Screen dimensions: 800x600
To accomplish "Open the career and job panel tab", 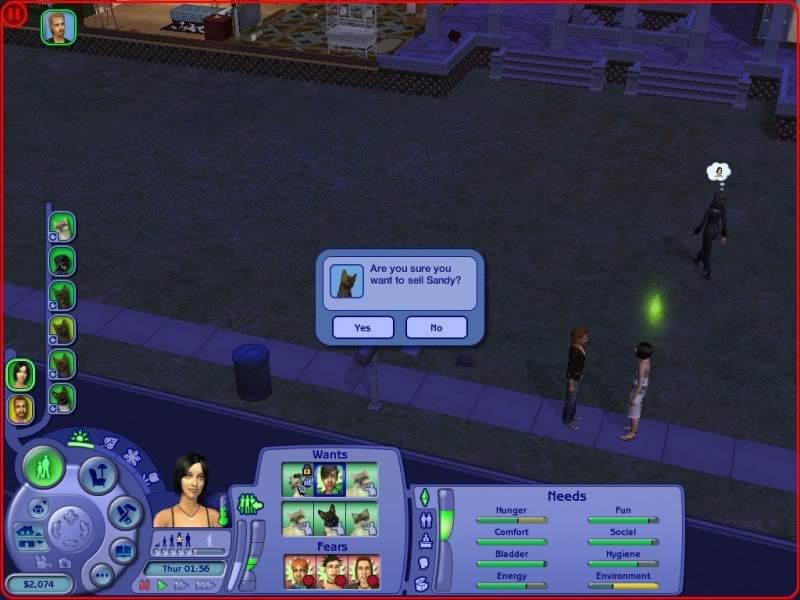I will [x=423, y=541].
